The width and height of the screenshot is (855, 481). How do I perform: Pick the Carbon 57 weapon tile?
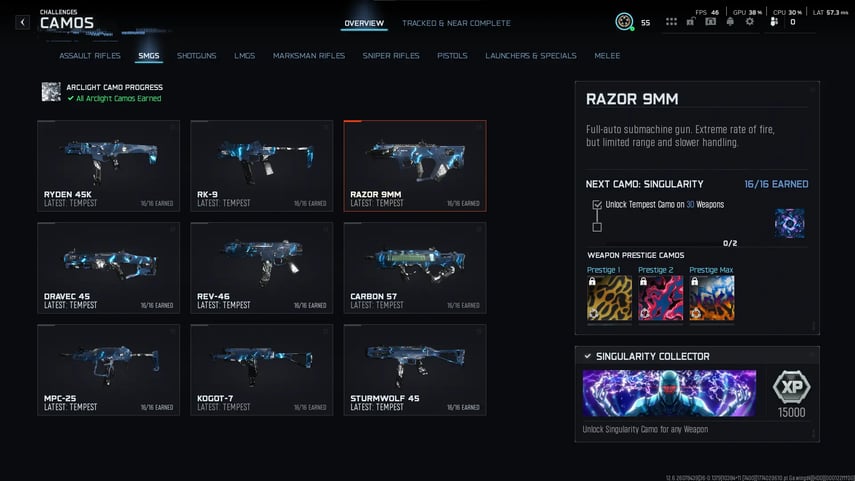point(414,267)
